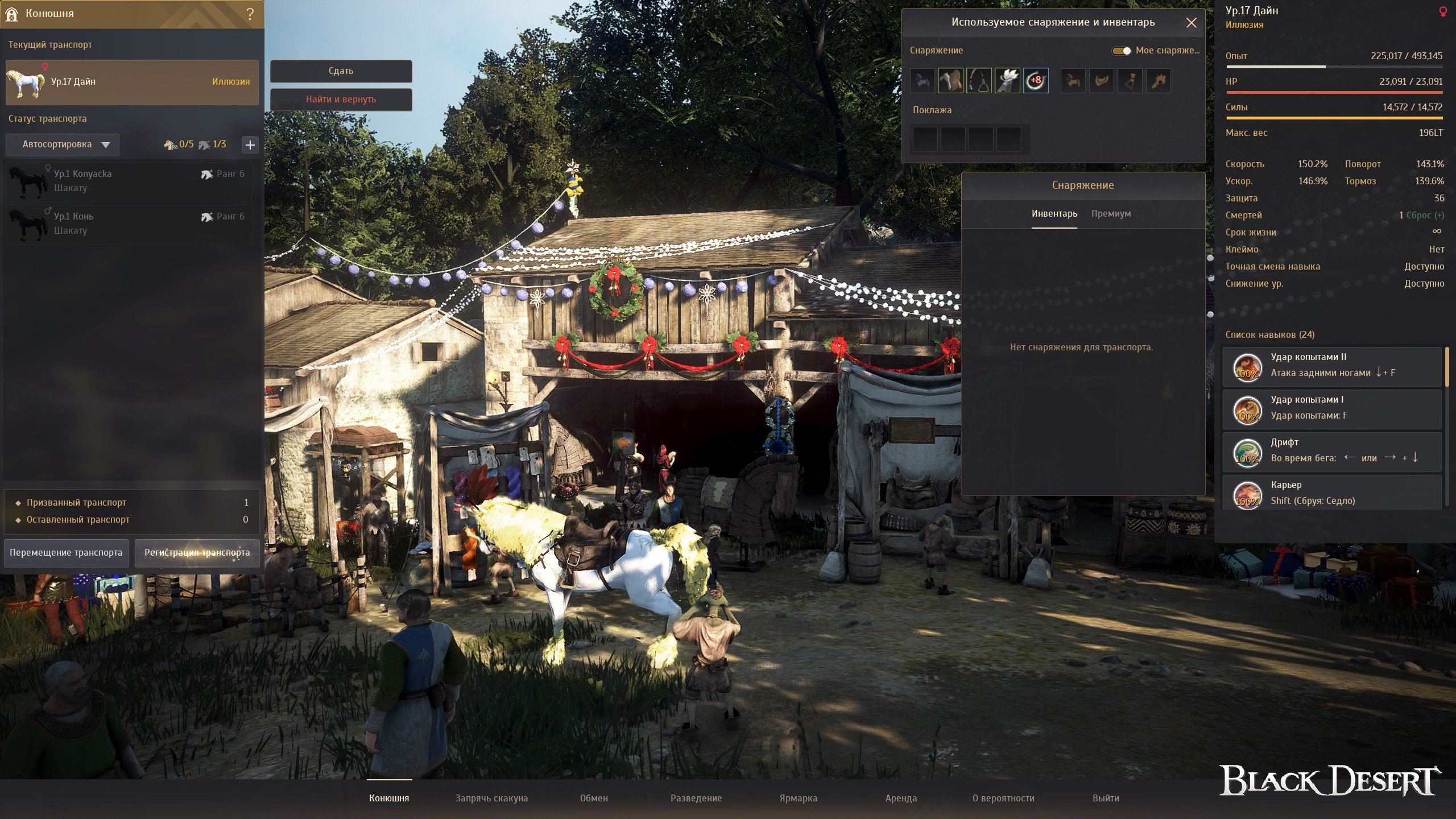Viewport: 1456px width, 819px height.
Task: Switch to the Инвентарь tab
Action: pos(1054,214)
